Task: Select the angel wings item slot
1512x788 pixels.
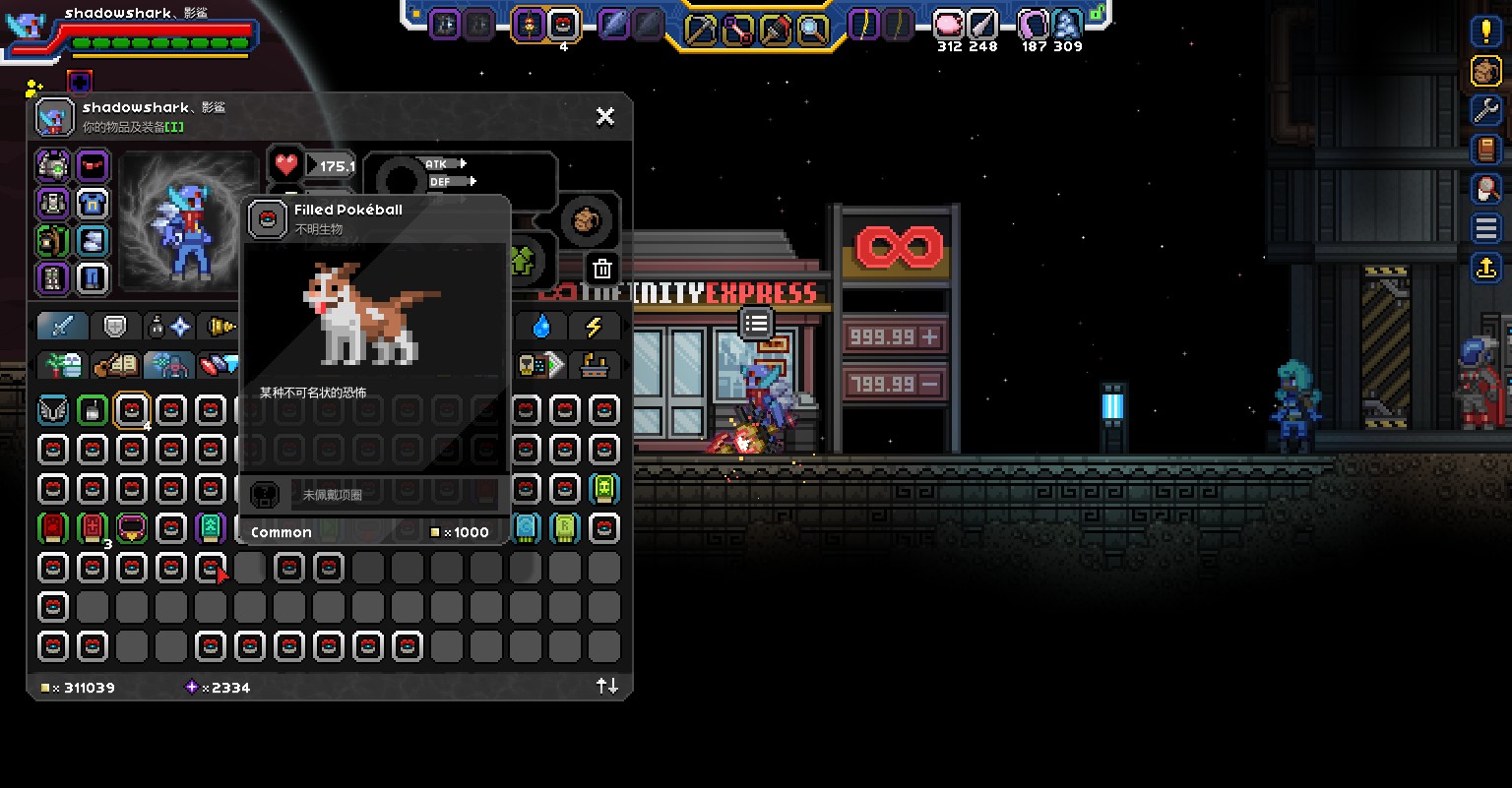Action: (x=53, y=410)
